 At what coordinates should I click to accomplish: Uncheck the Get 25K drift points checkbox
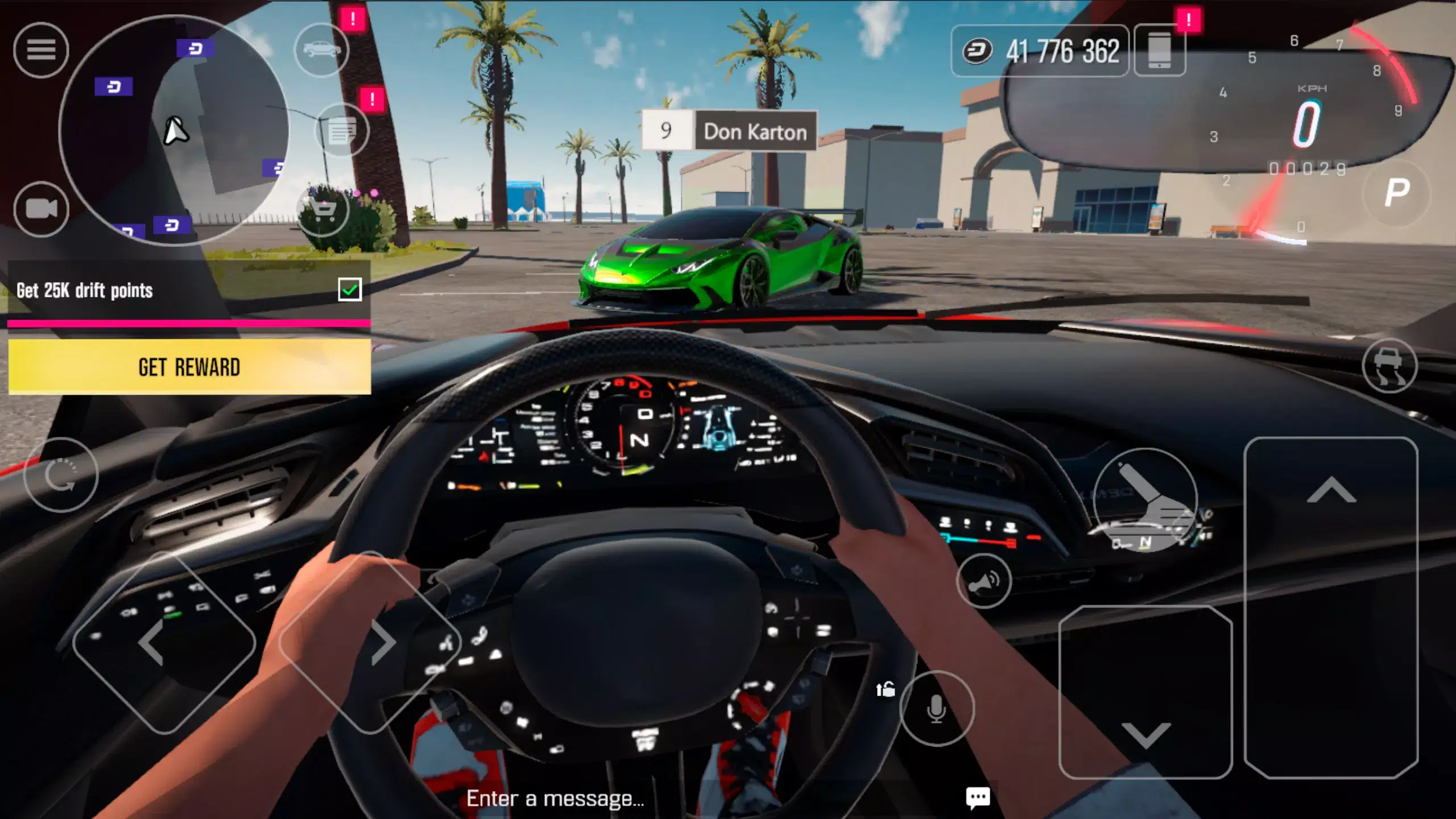click(350, 289)
